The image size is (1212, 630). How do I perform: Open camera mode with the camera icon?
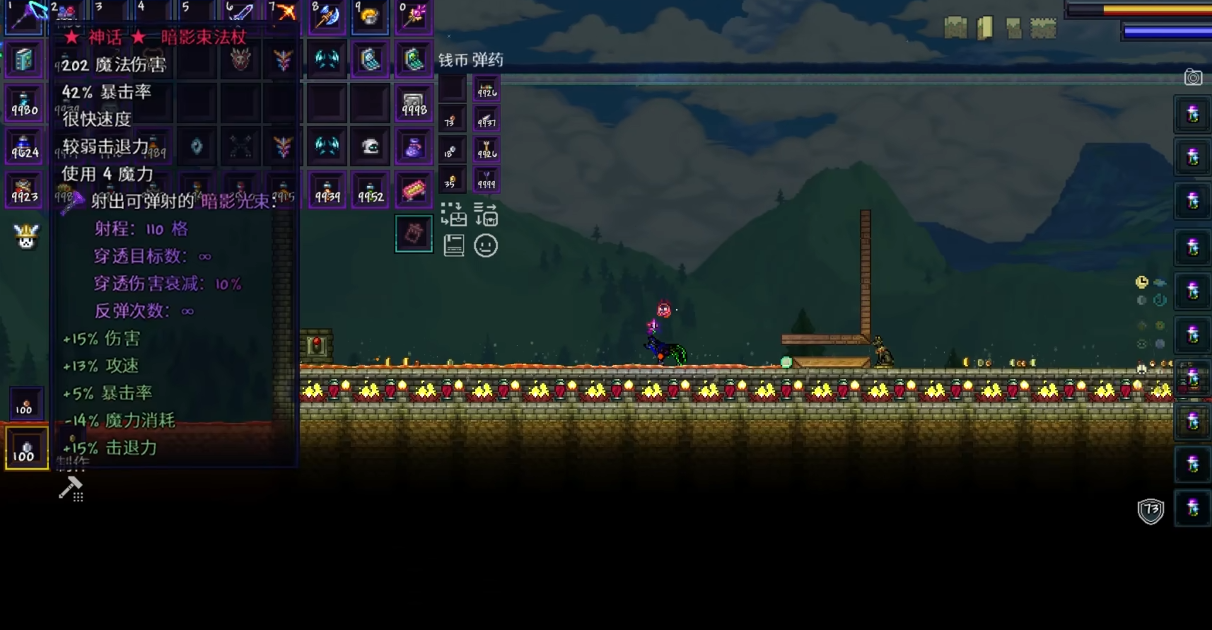1193,77
